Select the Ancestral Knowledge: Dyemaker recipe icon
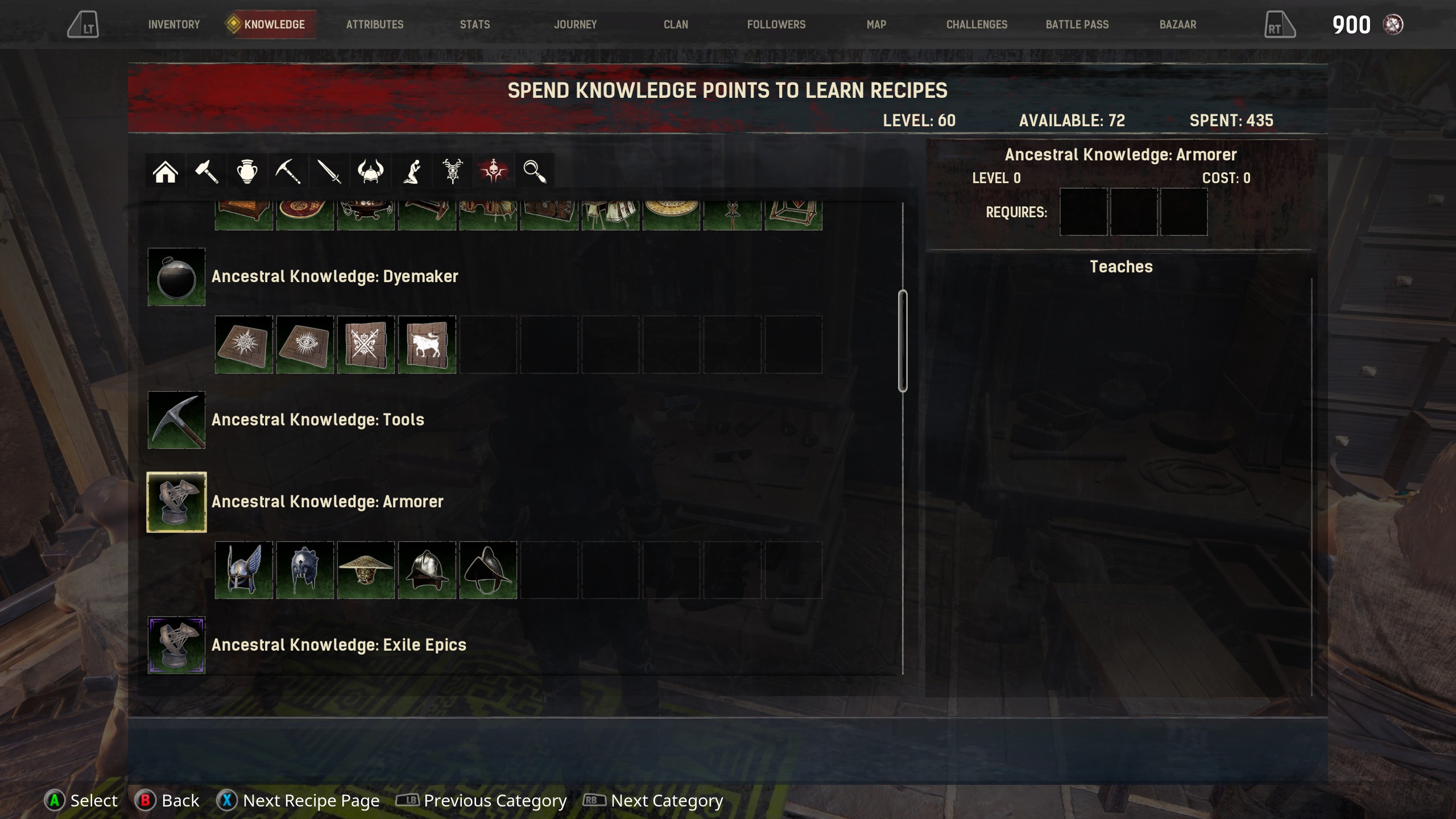The height and width of the screenshot is (819, 1456). tap(176, 277)
